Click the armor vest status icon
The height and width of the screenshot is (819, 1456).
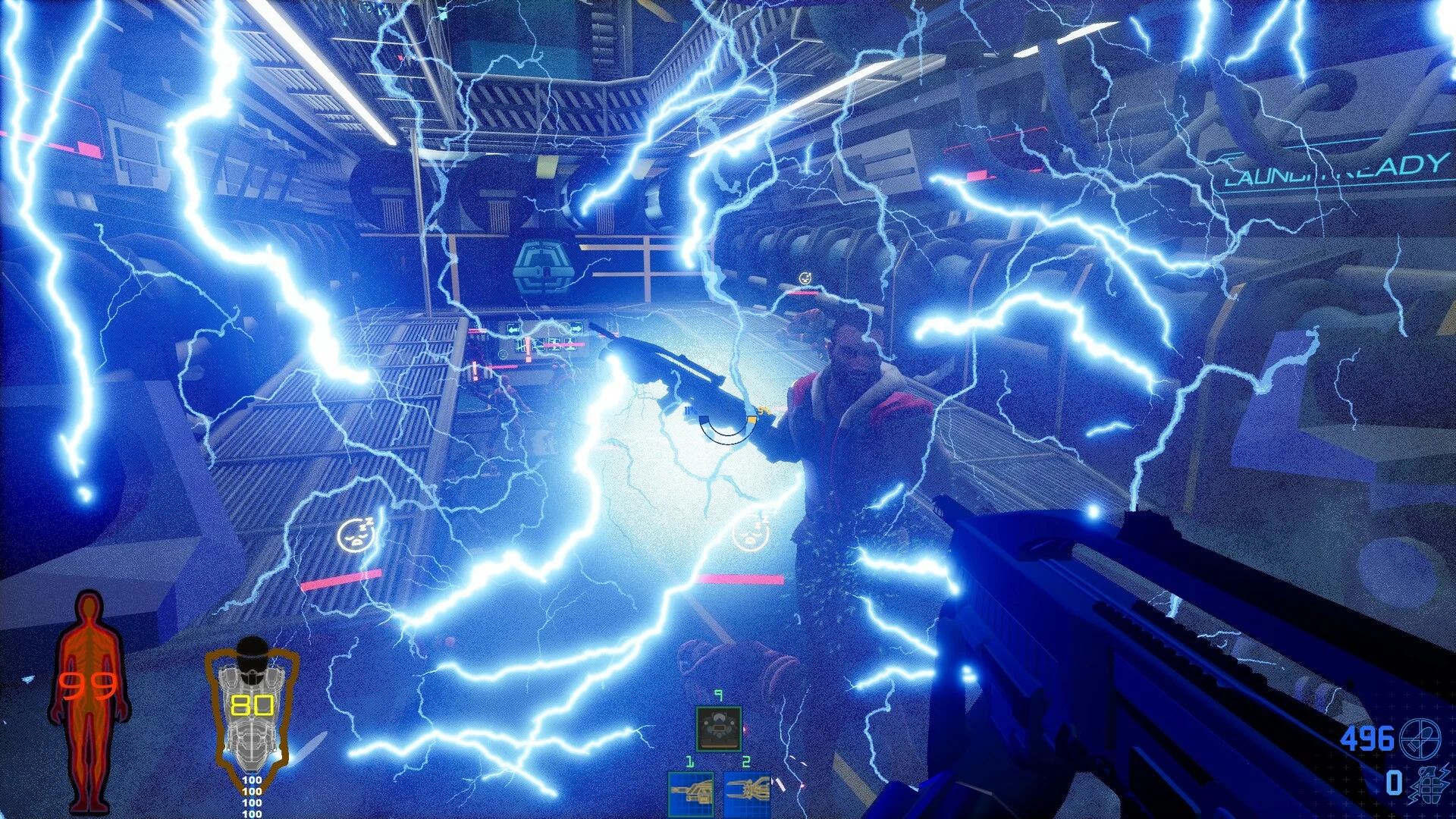pyautogui.click(x=251, y=709)
